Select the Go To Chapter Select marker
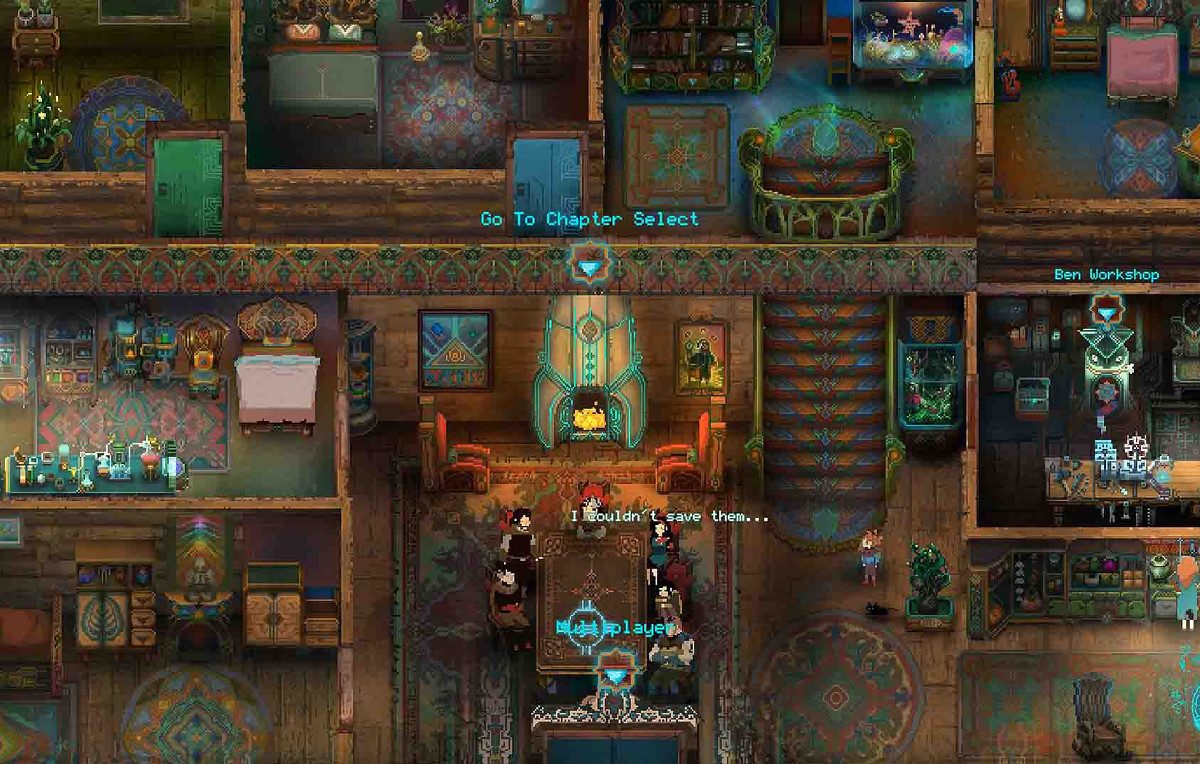The image size is (1200, 764). click(x=588, y=267)
